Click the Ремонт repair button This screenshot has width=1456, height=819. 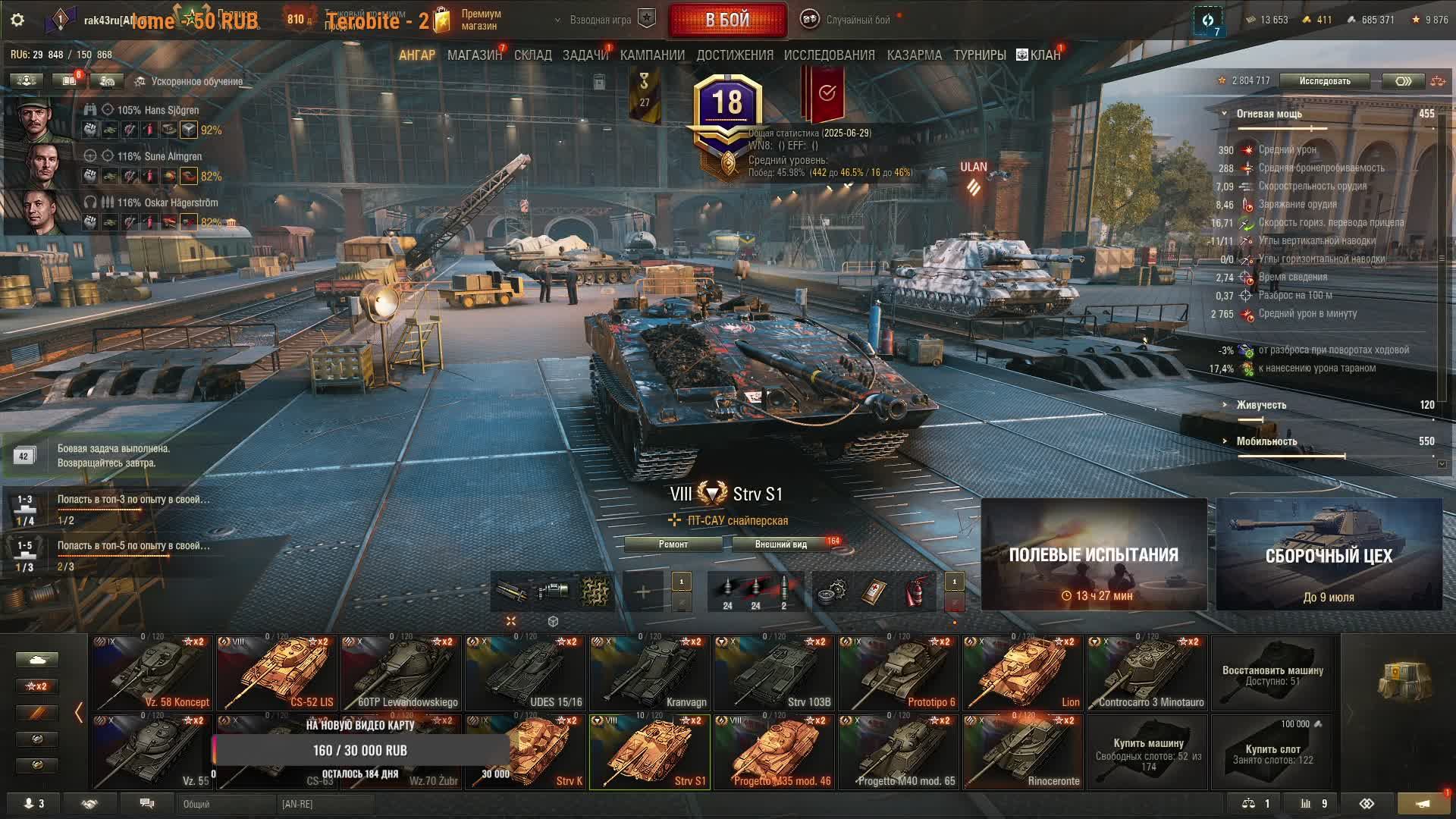point(673,544)
